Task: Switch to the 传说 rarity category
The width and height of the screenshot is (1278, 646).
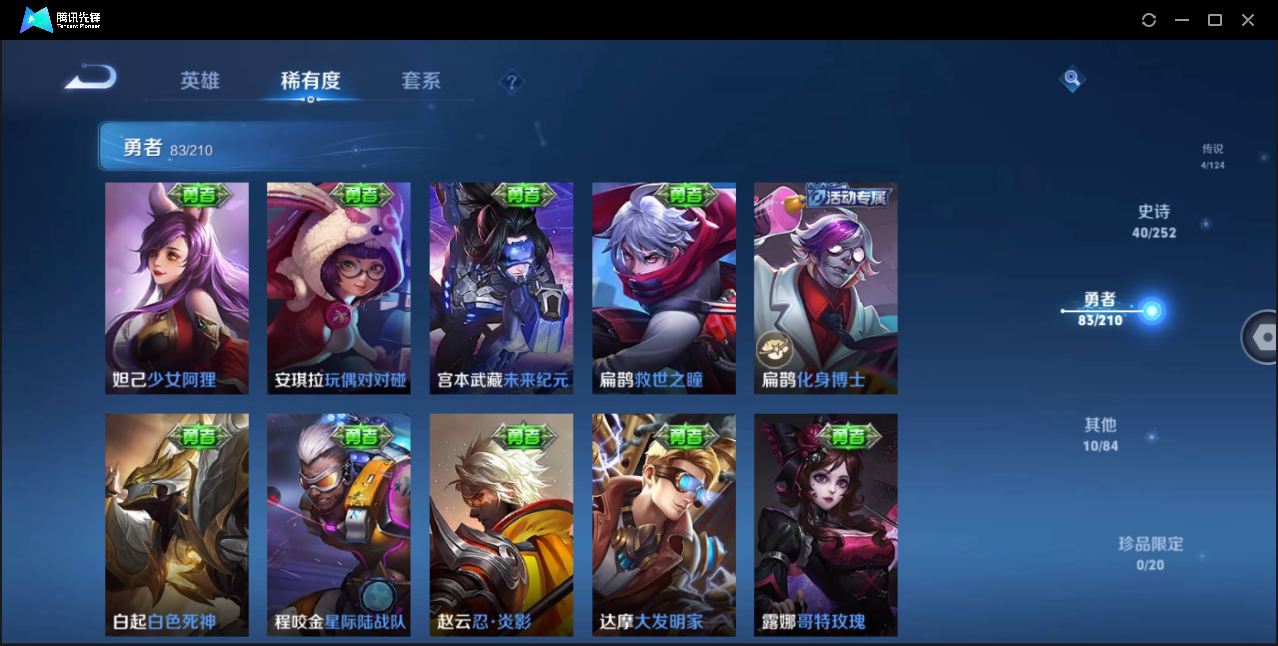Action: click(1213, 156)
